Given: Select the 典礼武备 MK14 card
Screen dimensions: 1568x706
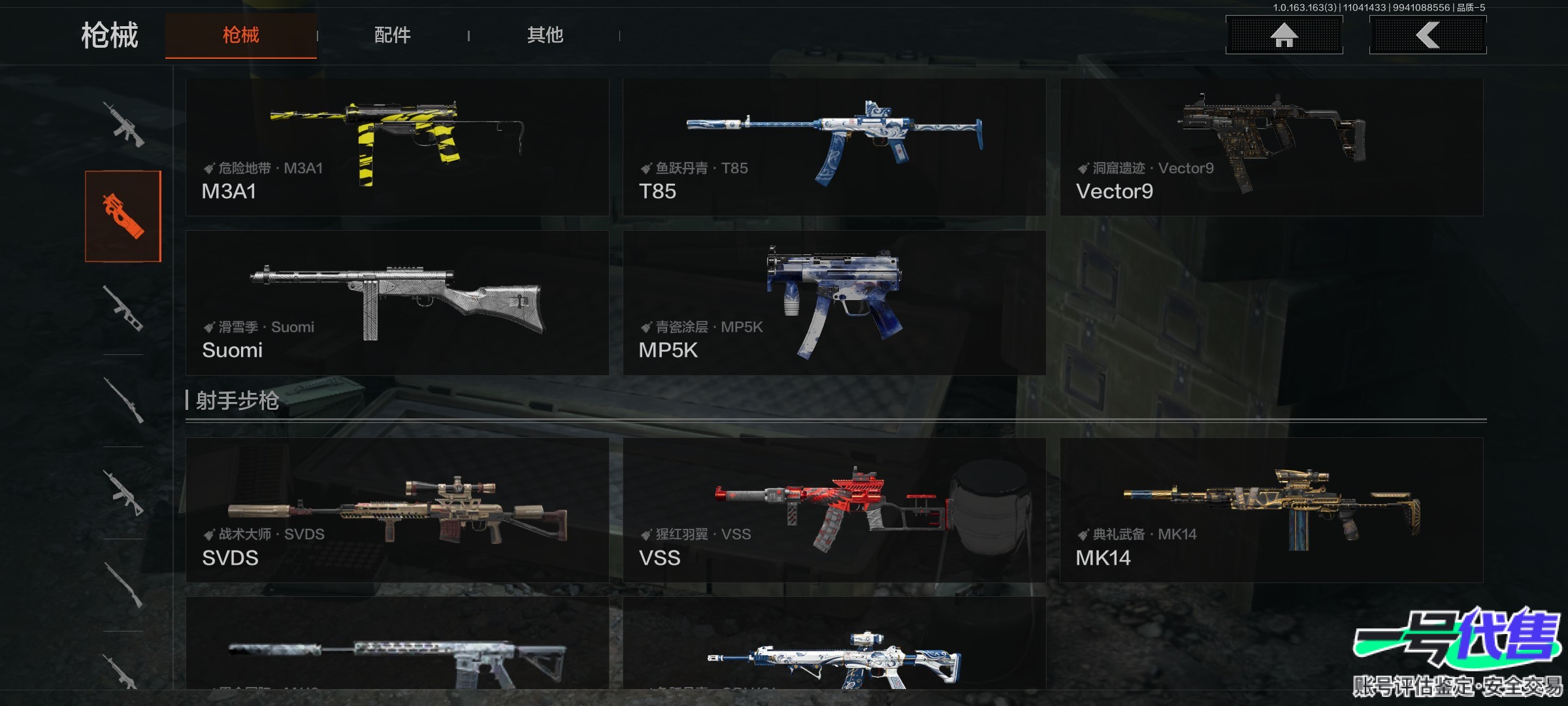Looking at the screenshot, I should 1271,510.
